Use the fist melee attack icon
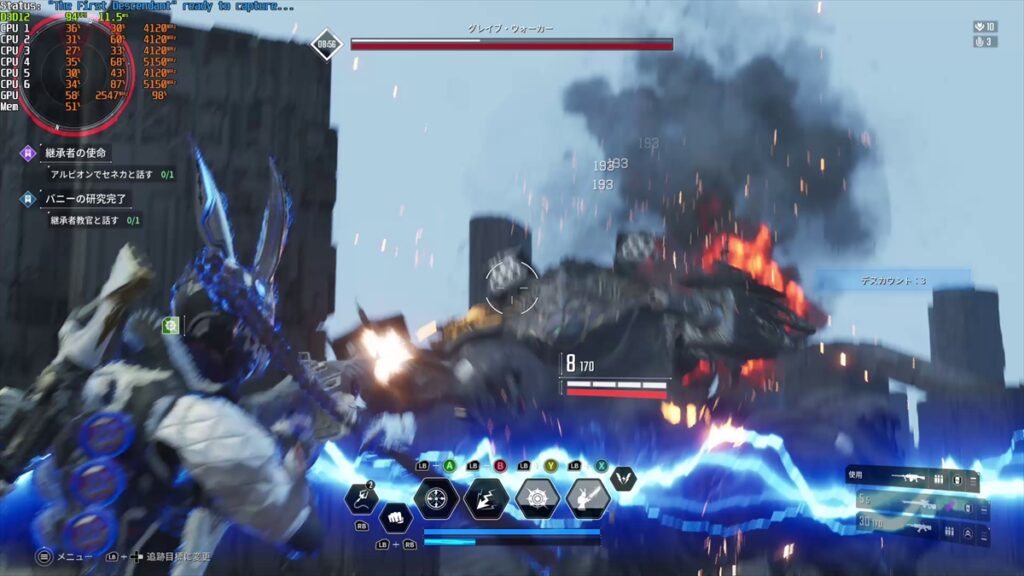This screenshot has height=576, width=1024. (x=395, y=519)
